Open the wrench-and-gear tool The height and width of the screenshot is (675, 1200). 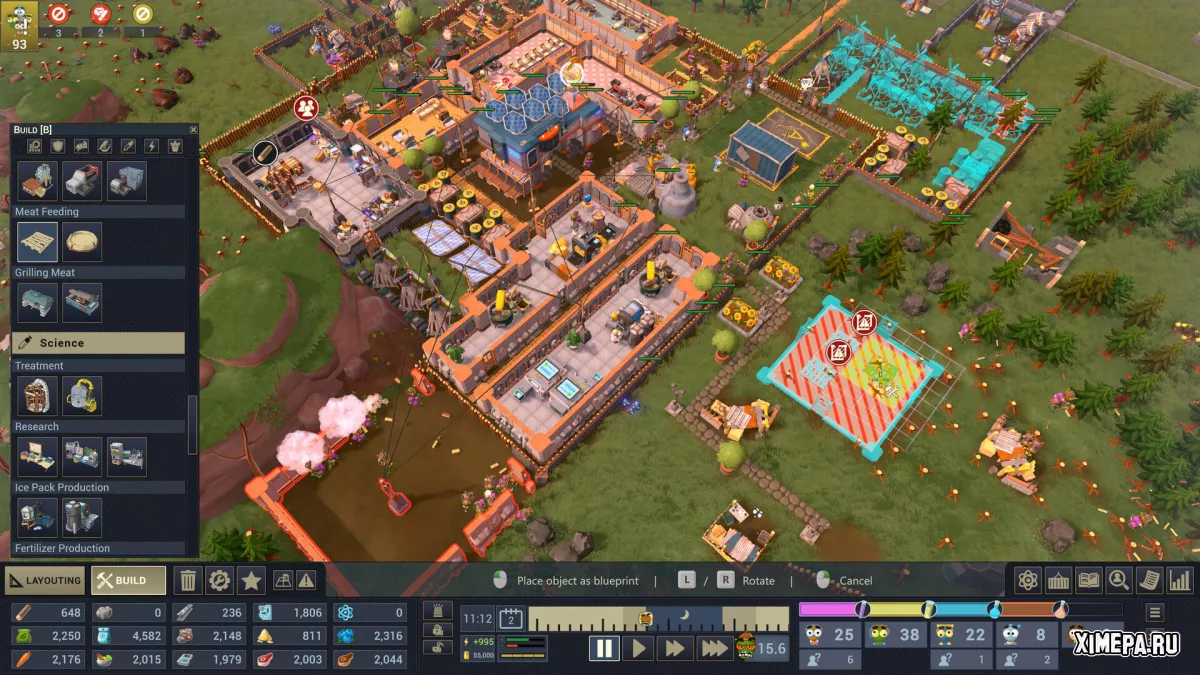tap(219, 580)
